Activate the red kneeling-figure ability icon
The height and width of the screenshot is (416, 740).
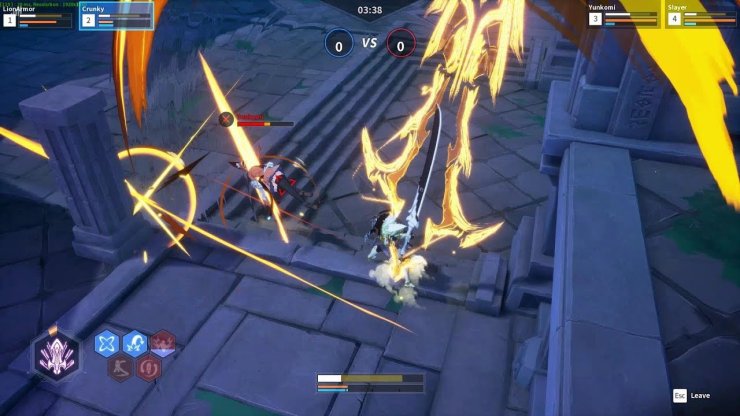121,368
